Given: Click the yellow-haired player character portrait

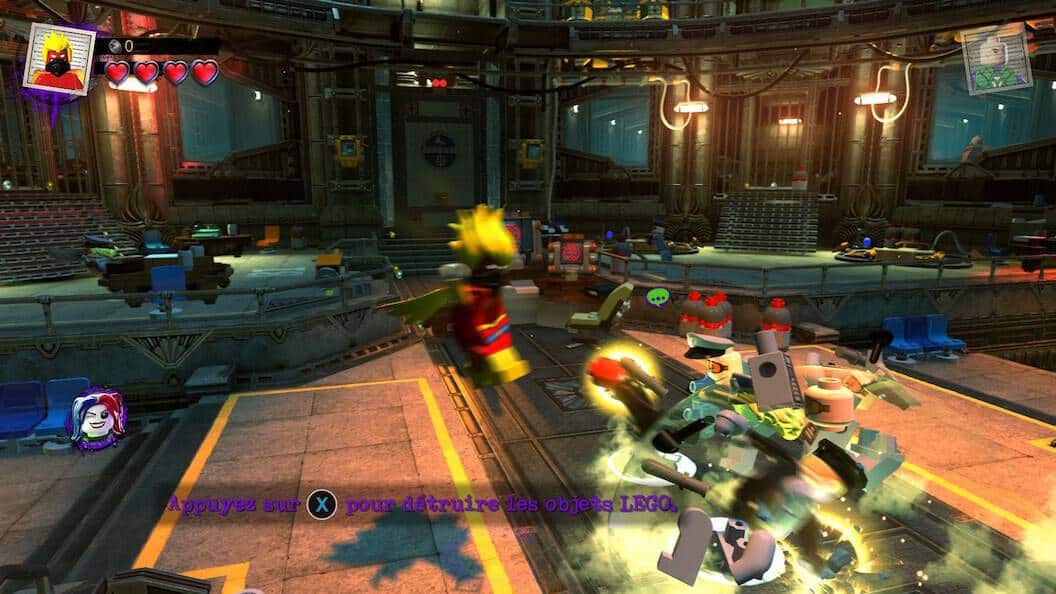Looking at the screenshot, I should click(58, 58).
